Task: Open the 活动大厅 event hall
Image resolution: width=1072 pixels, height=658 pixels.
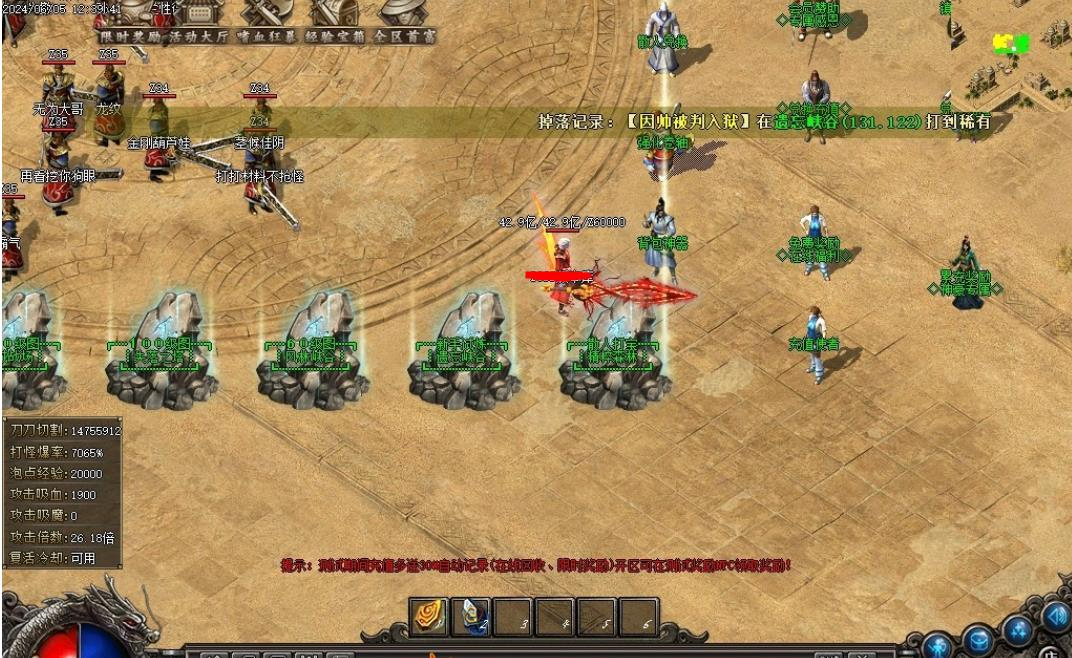Action: [x=197, y=36]
